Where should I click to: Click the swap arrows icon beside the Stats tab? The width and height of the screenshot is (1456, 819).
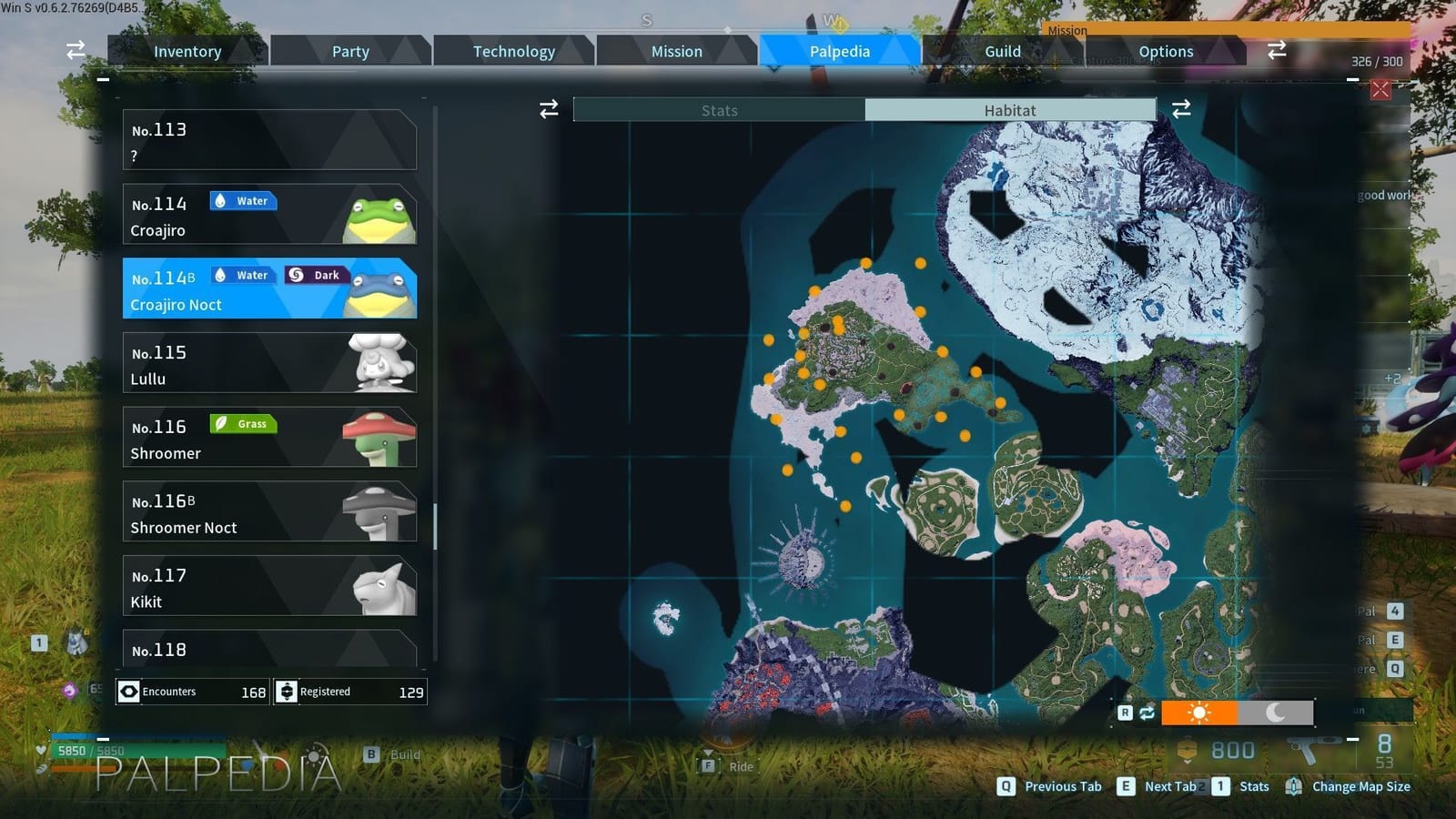pos(547,109)
